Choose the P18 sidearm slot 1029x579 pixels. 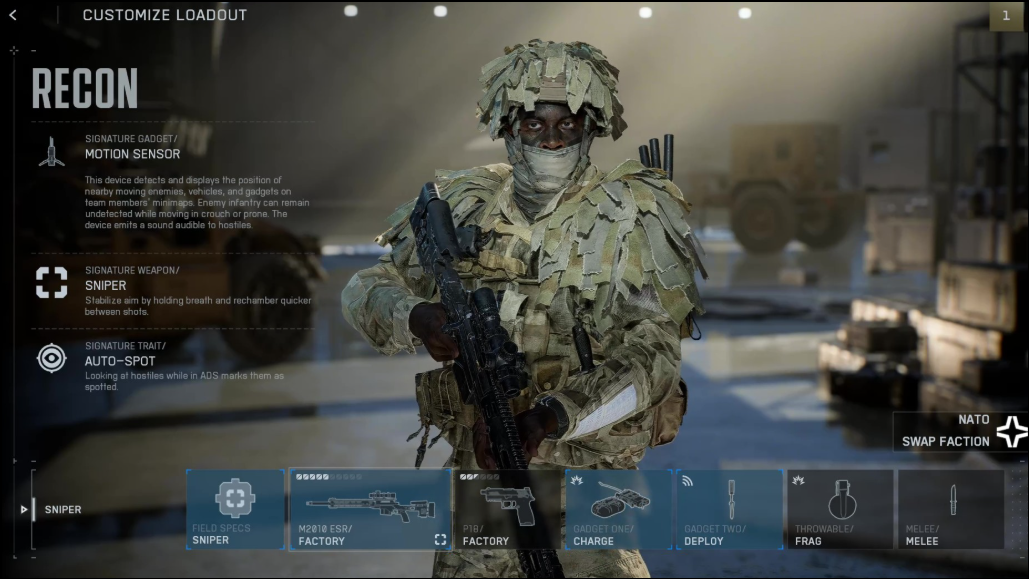507,509
